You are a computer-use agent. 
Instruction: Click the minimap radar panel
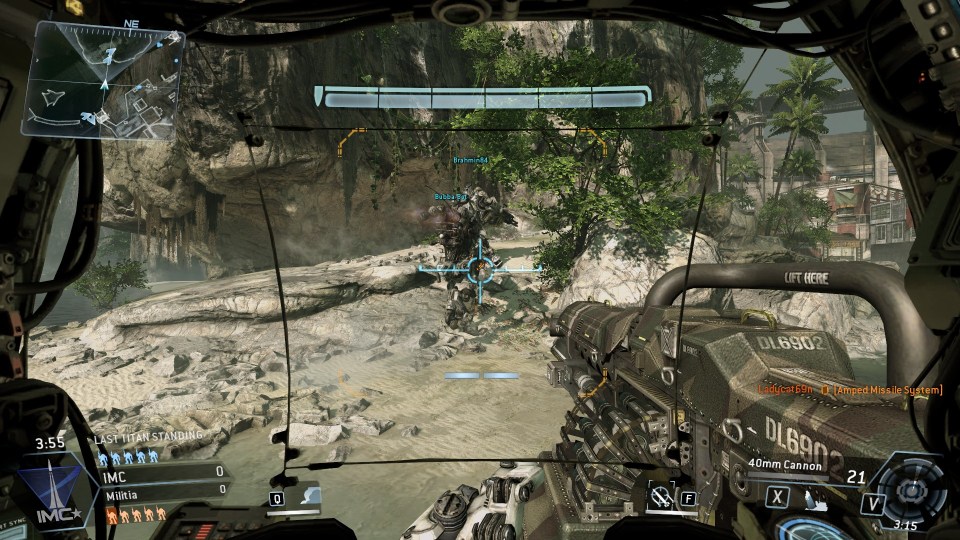tap(103, 80)
